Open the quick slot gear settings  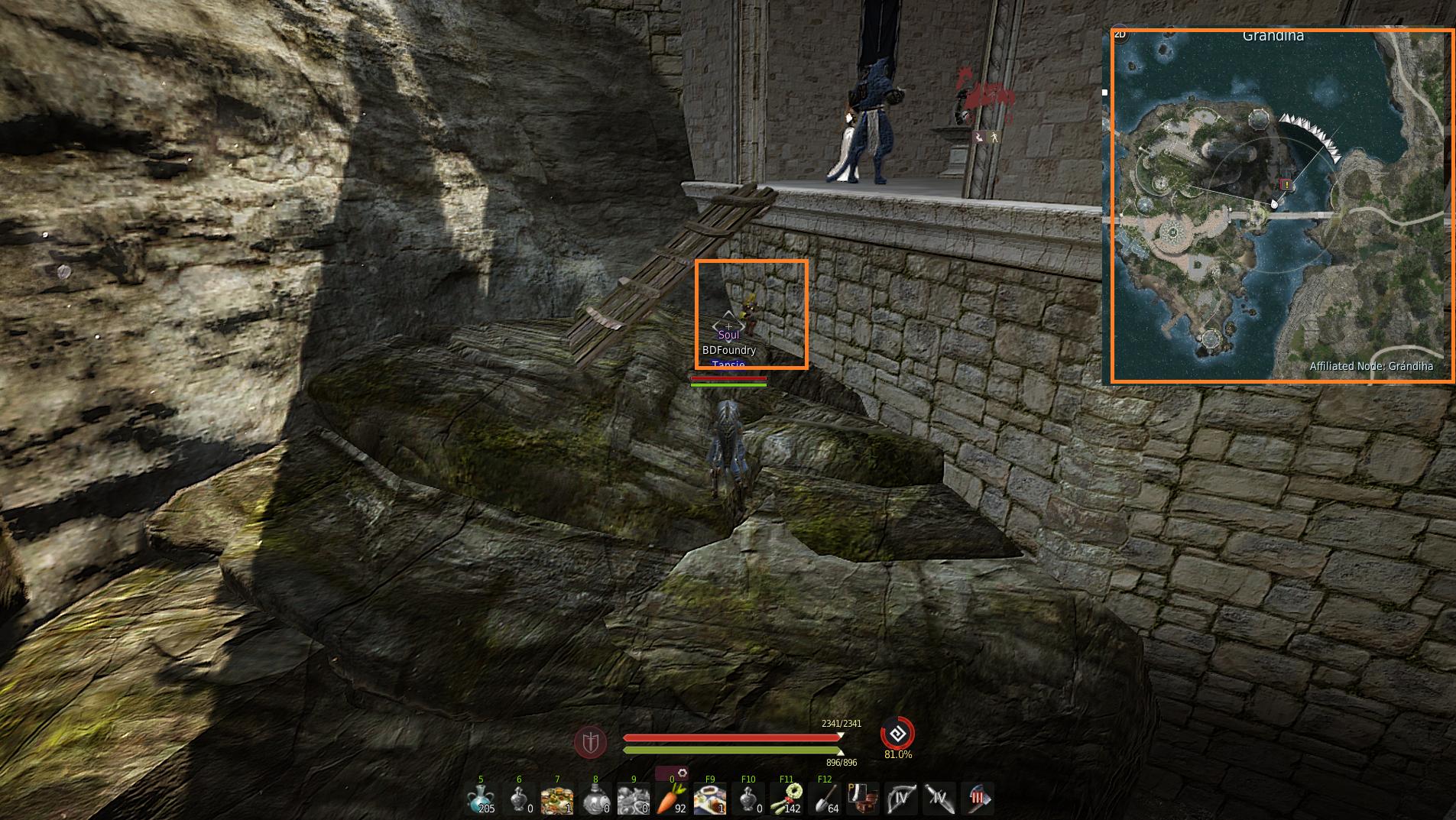682,773
